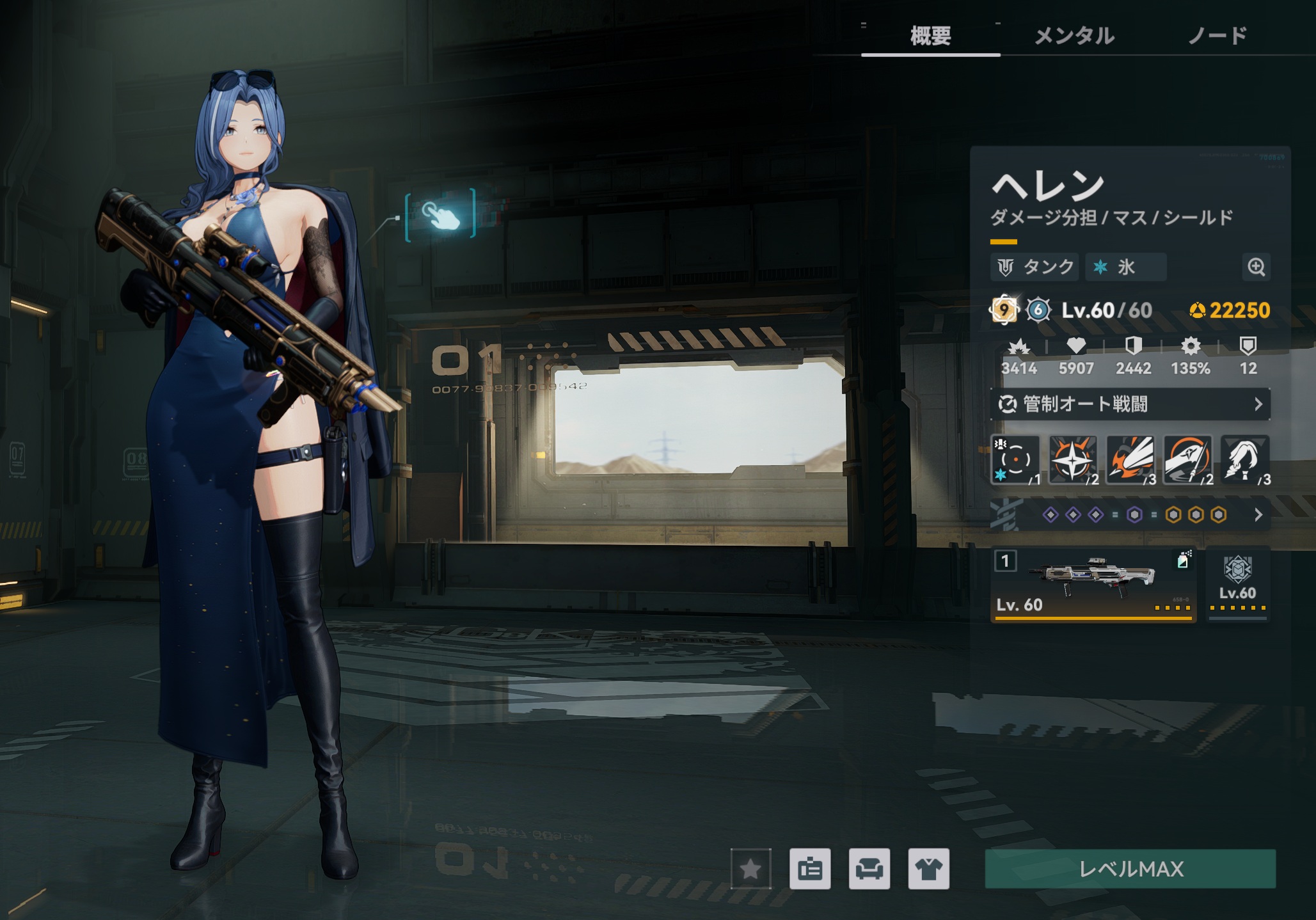Show the 氷 element tag info
The width and height of the screenshot is (1316, 920).
coord(1125,267)
